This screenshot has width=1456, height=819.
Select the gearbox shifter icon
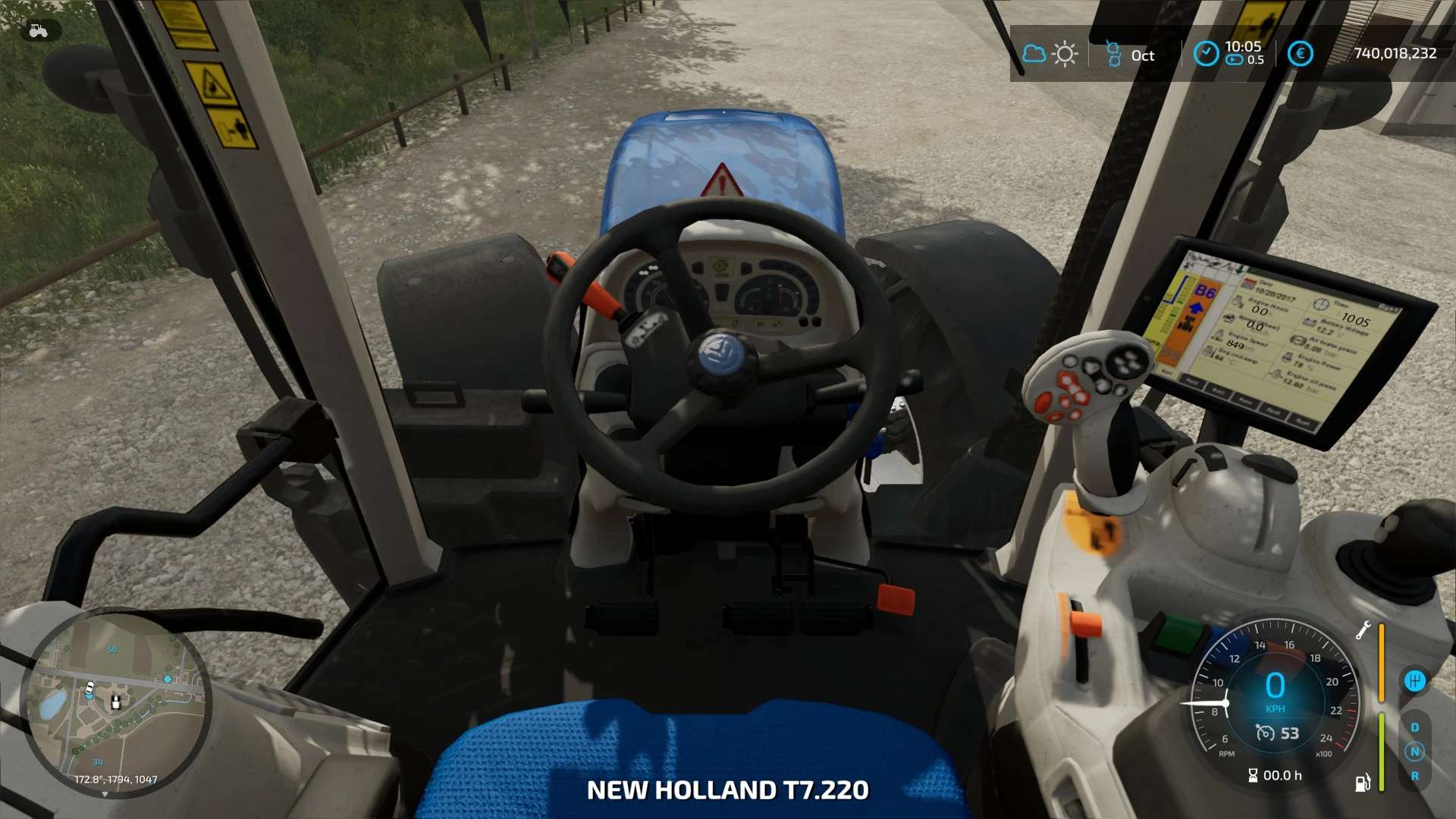tap(1414, 680)
